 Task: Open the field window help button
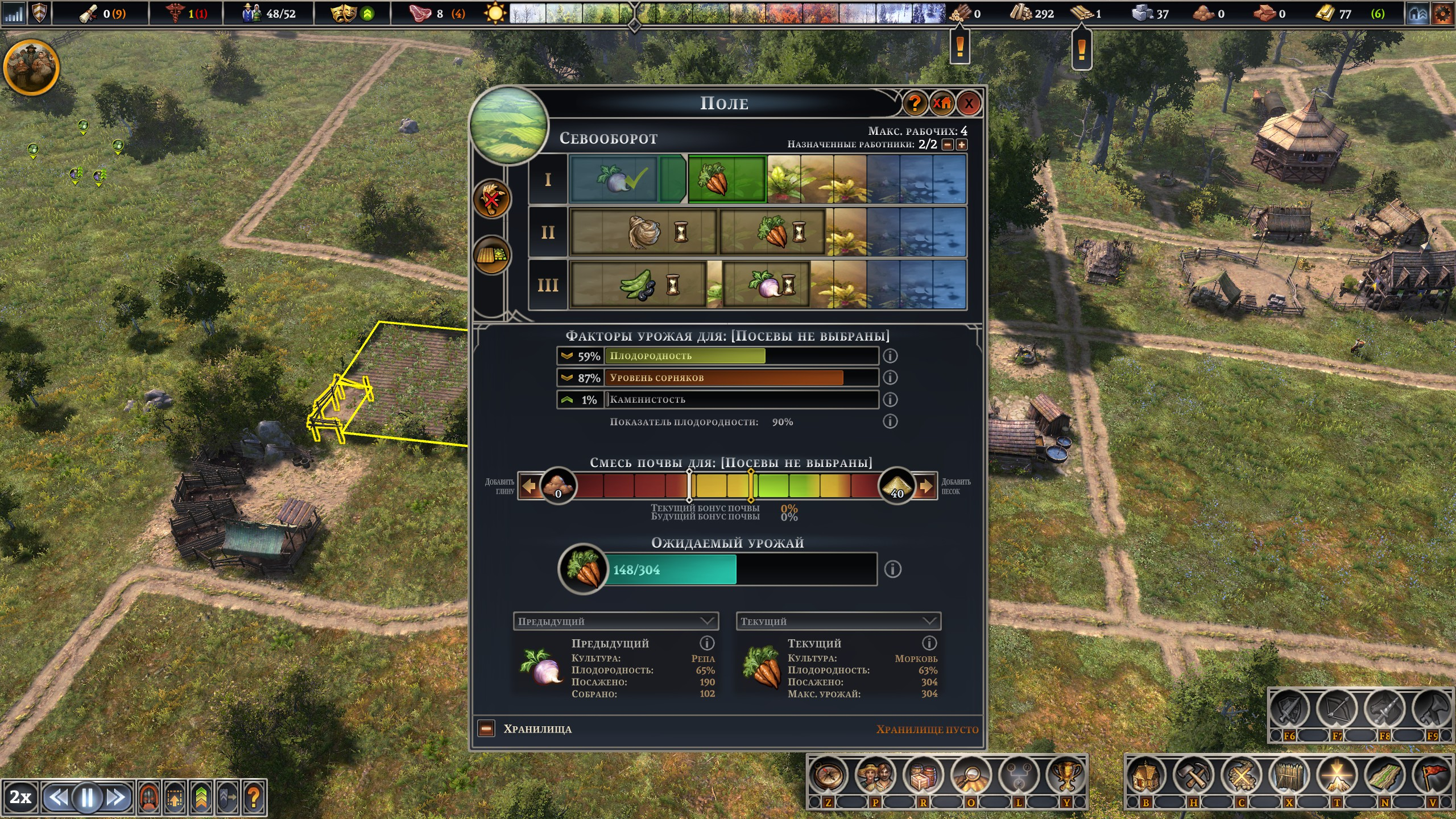point(915,103)
